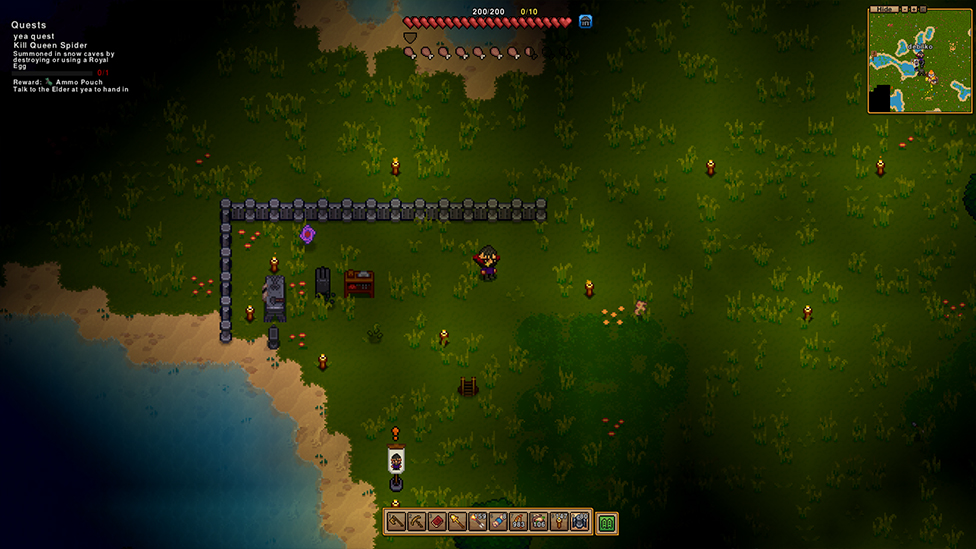Image resolution: width=976 pixels, height=549 pixels.
Task: Open the Kill Queen Spider quest entry
Action: tap(50, 46)
